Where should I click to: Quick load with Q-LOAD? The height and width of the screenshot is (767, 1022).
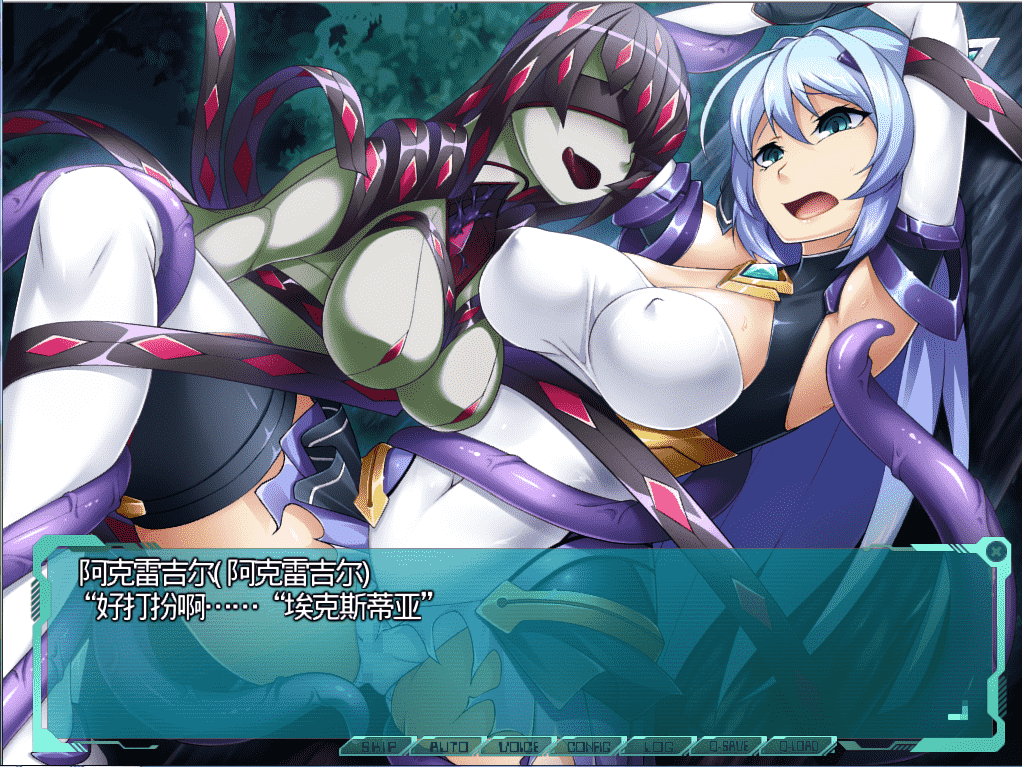coord(797,746)
